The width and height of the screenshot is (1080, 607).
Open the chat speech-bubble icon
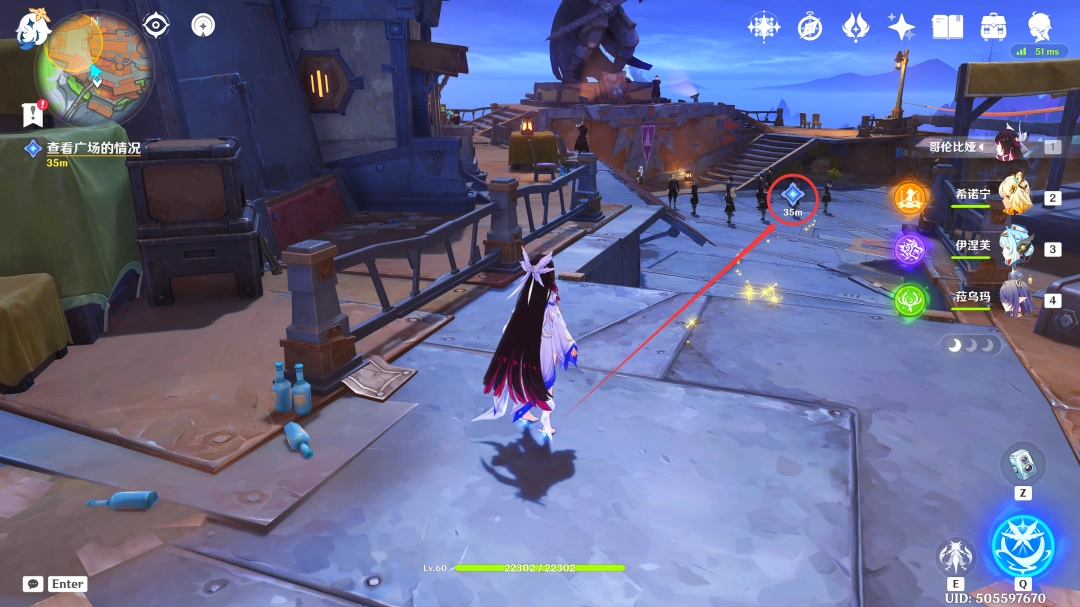[x=33, y=584]
